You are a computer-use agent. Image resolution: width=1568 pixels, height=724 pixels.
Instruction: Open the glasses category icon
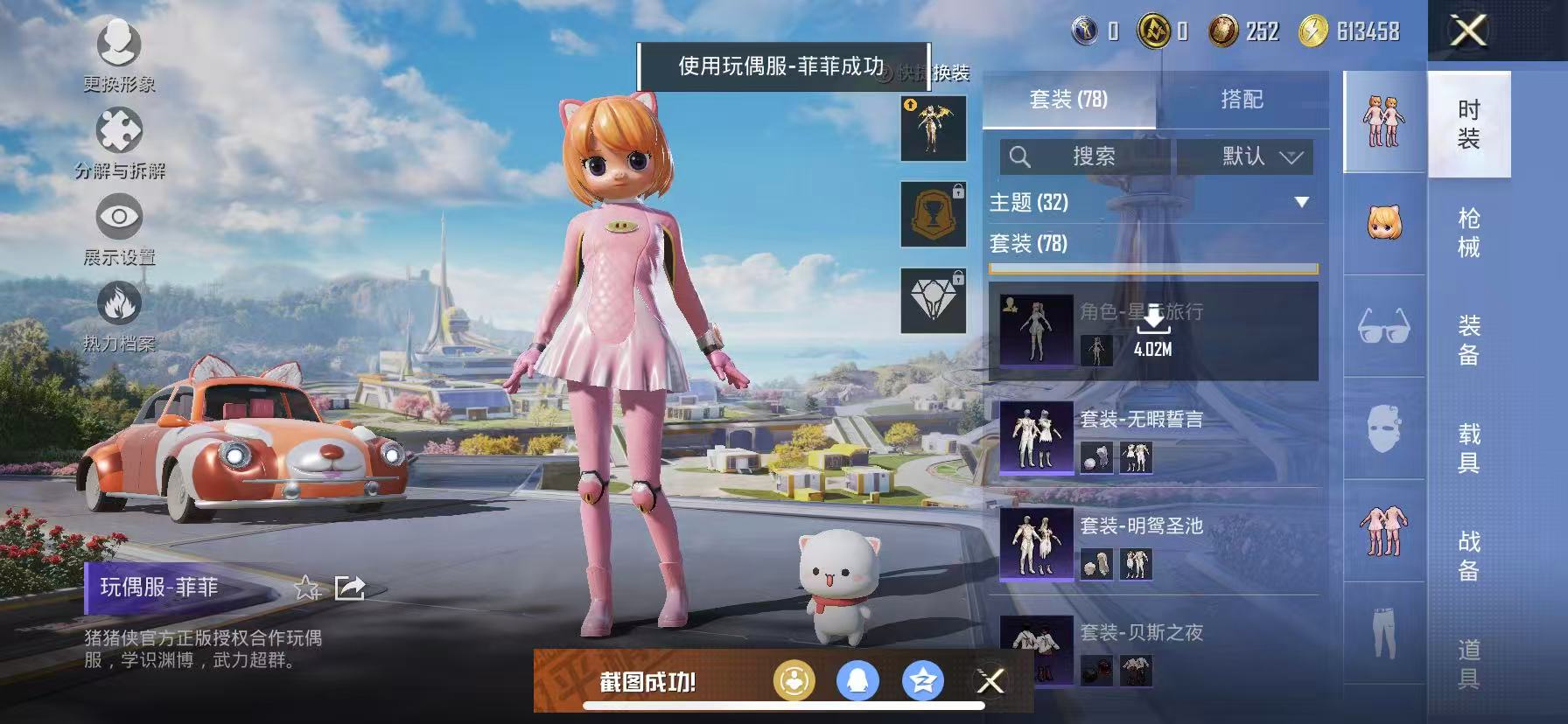[1382, 326]
